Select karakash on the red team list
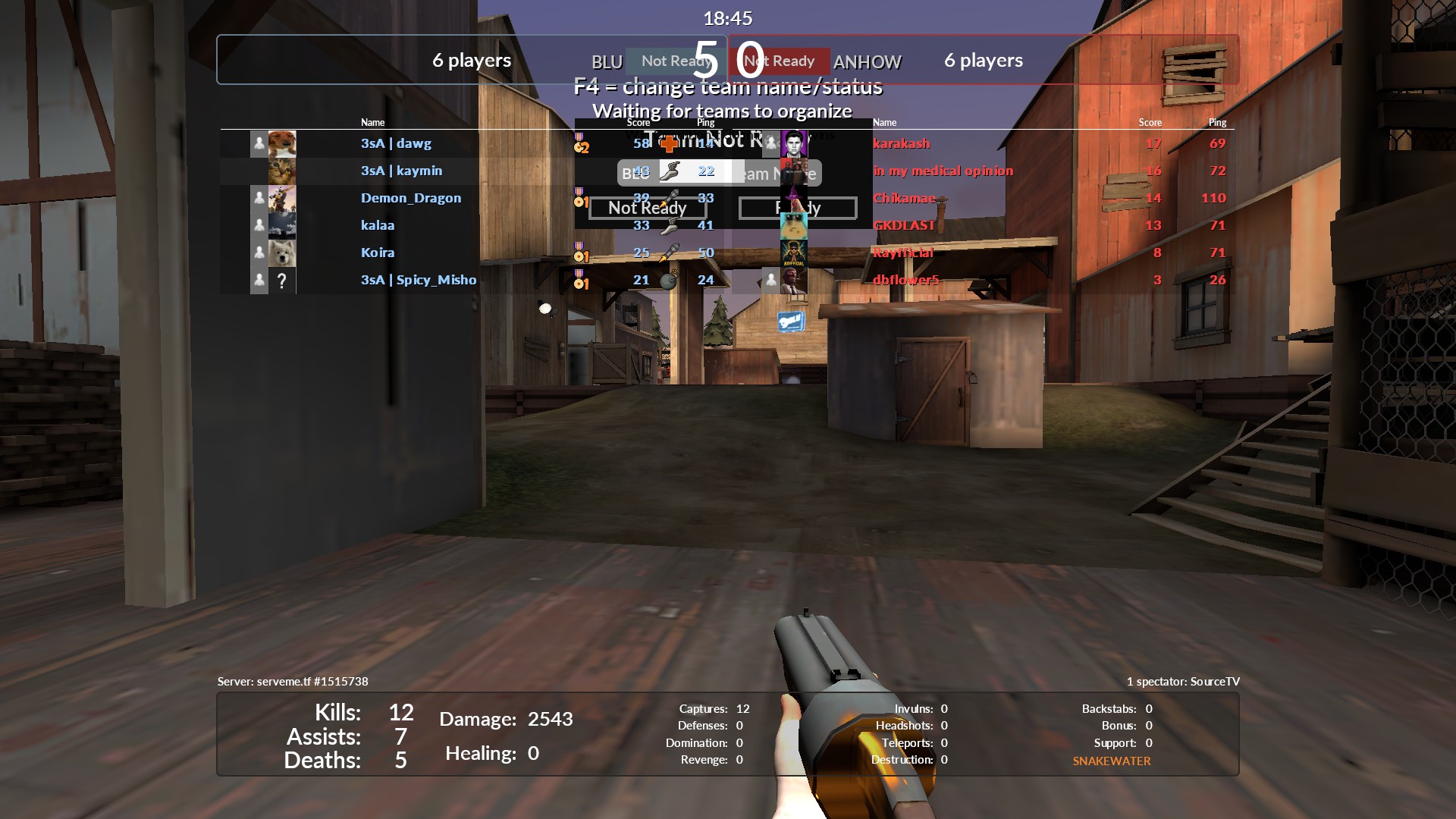Viewport: 1456px width, 819px height. pos(901,143)
